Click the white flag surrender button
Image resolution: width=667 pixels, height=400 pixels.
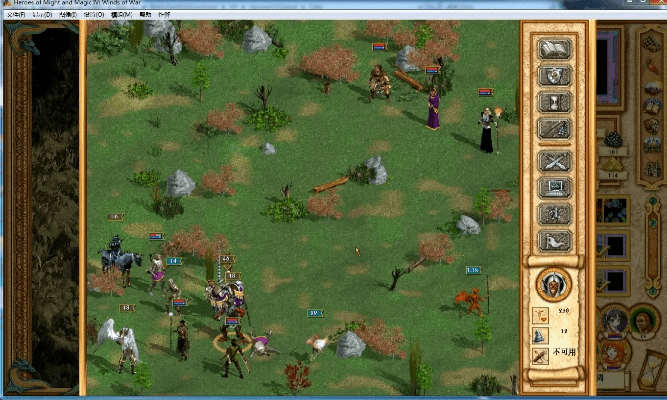pos(554,241)
